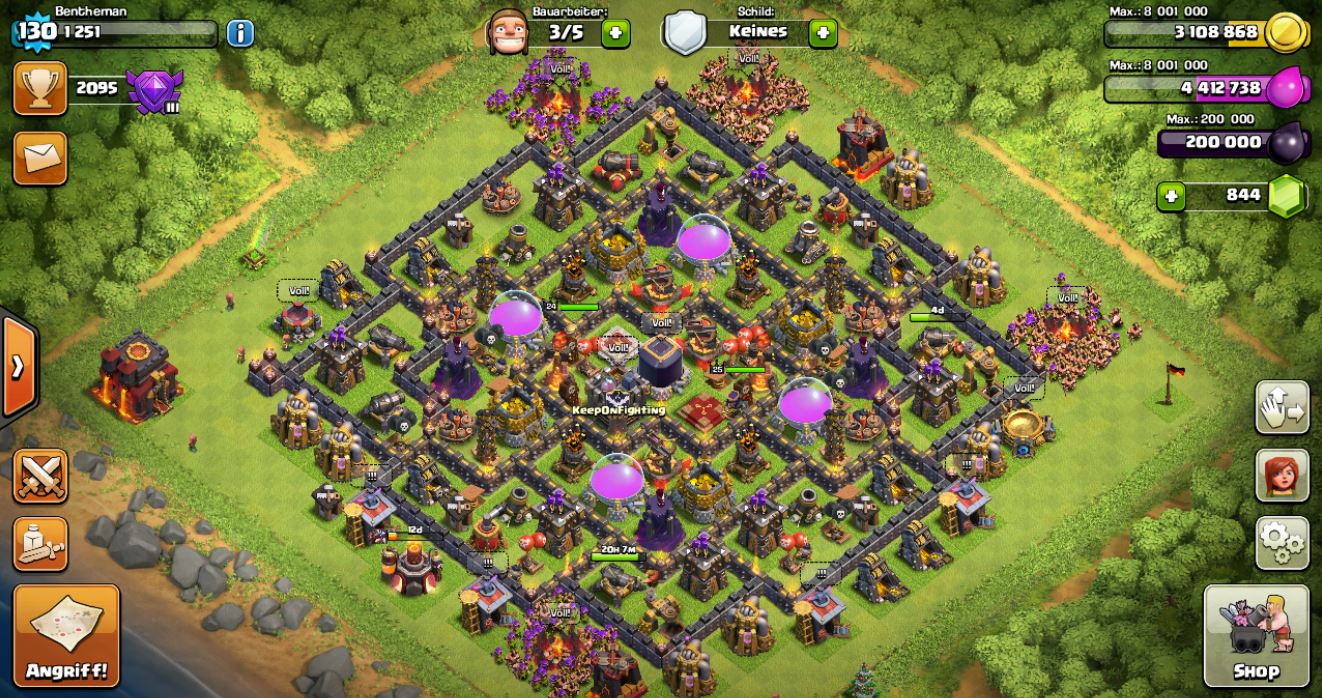Toggle village edit layout mode
This screenshot has height=698, width=1322.
pyautogui.click(x=1282, y=407)
